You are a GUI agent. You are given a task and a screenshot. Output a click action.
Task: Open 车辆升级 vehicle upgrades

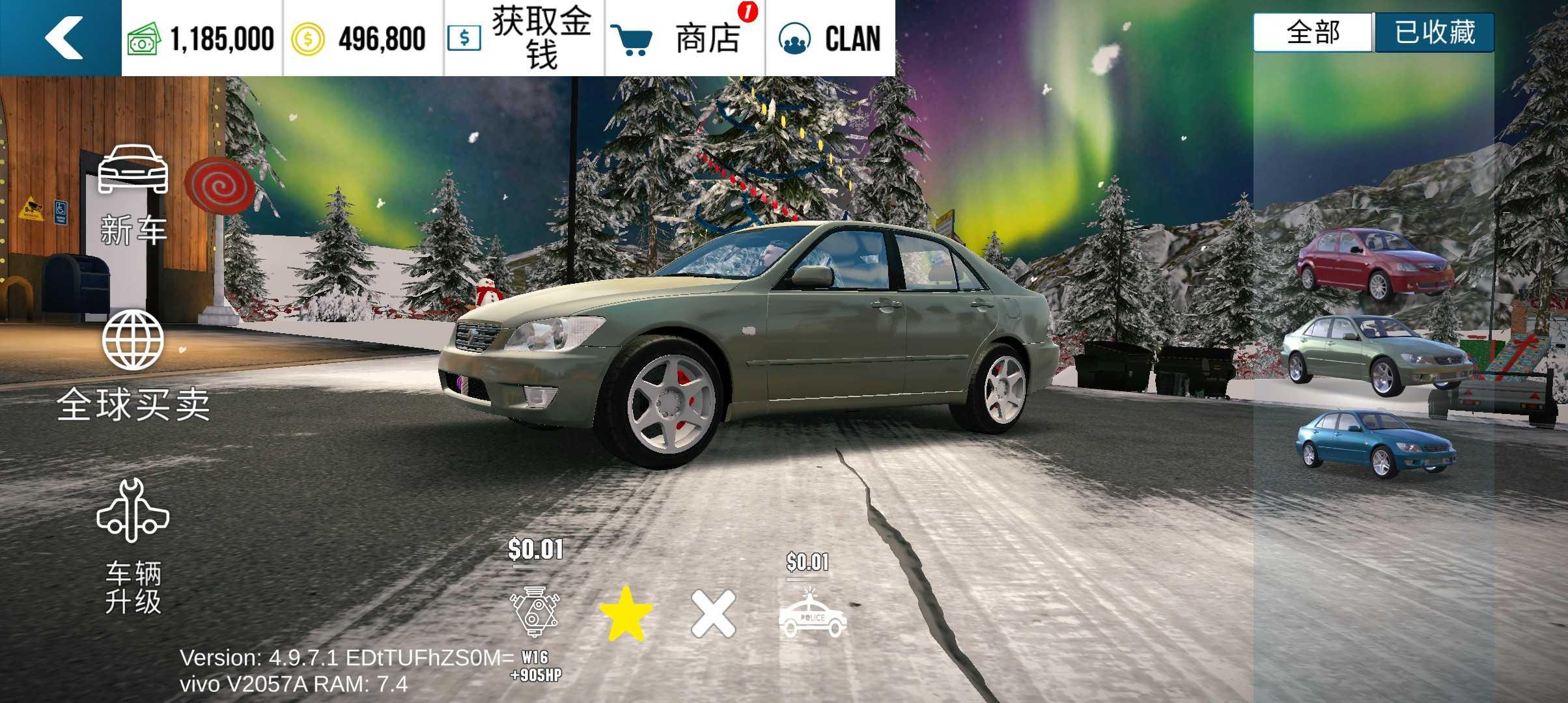point(133,545)
